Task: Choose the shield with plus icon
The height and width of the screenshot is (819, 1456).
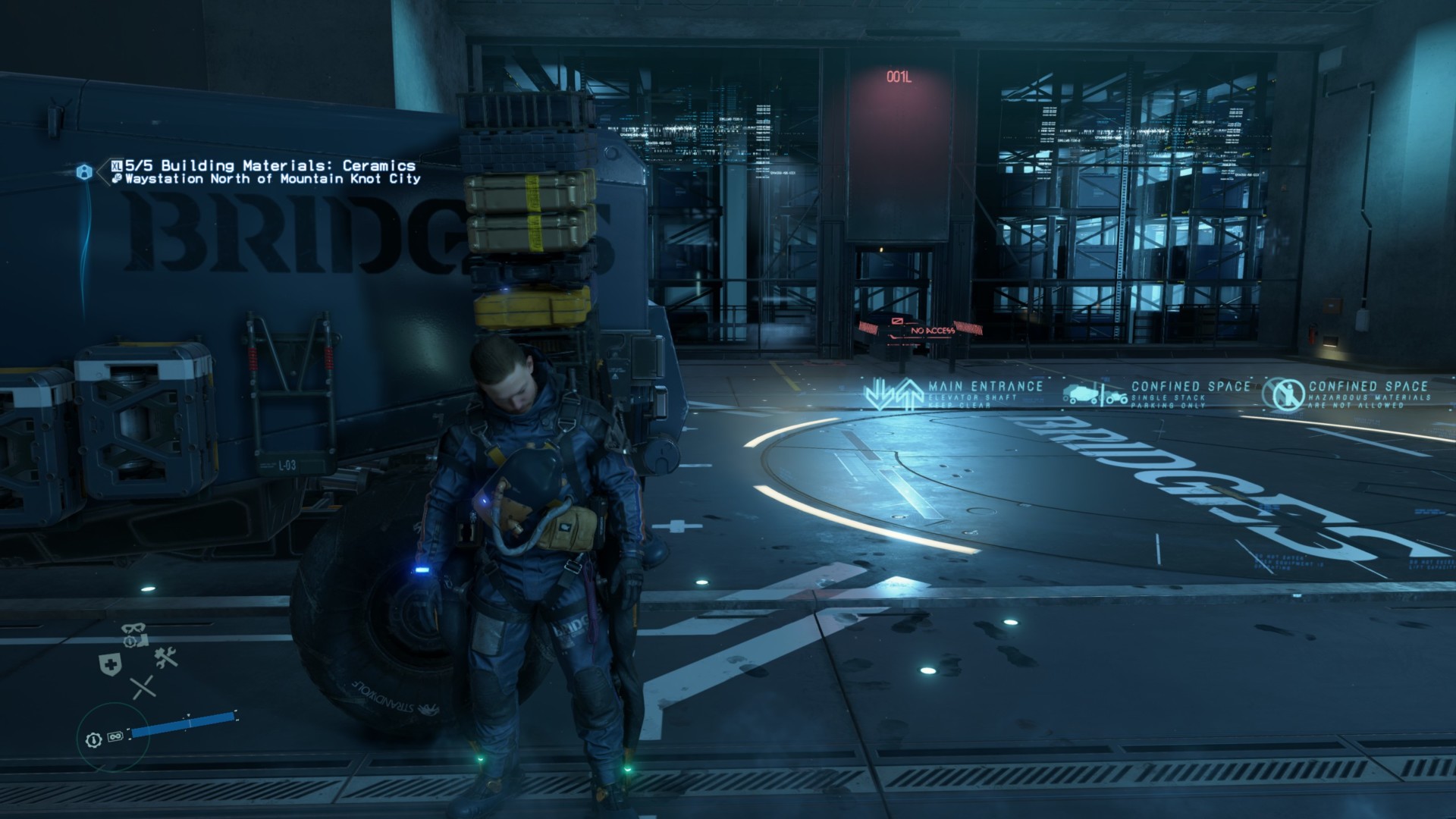Action: pos(110,665)
